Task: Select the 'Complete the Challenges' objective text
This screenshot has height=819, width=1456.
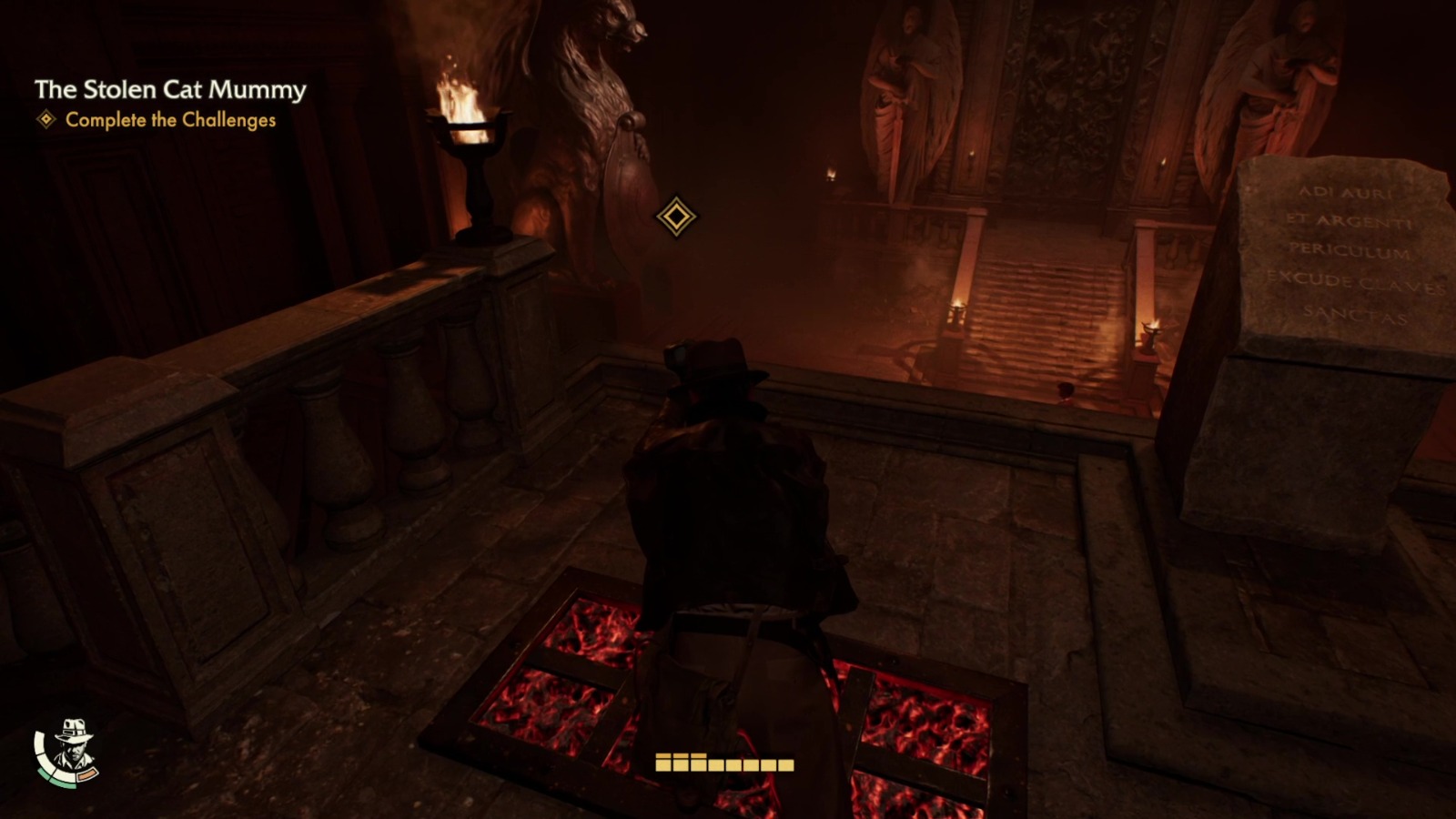Action: 169,119
